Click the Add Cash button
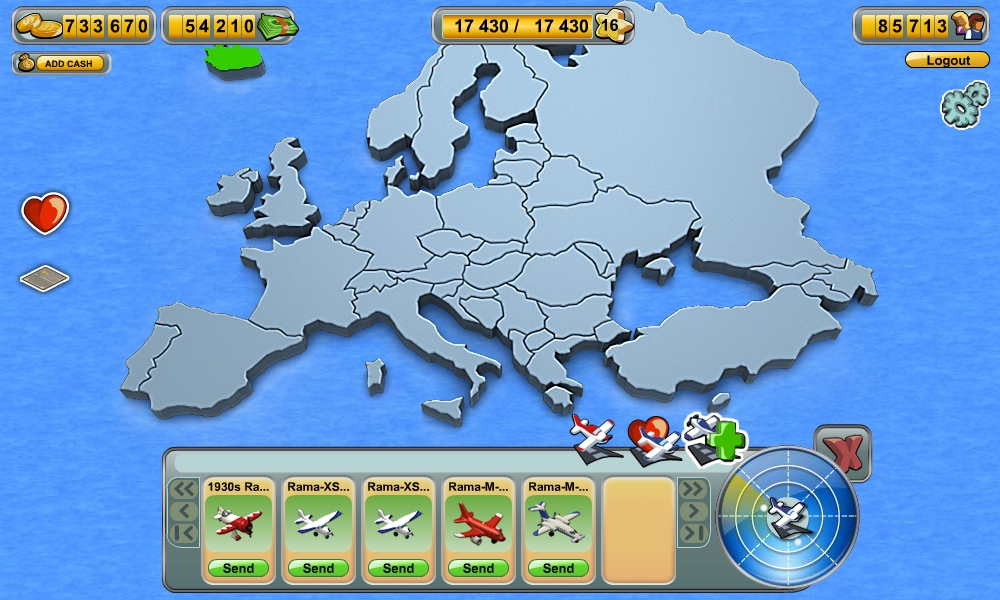1000x600 pixels. coord(61,63)
